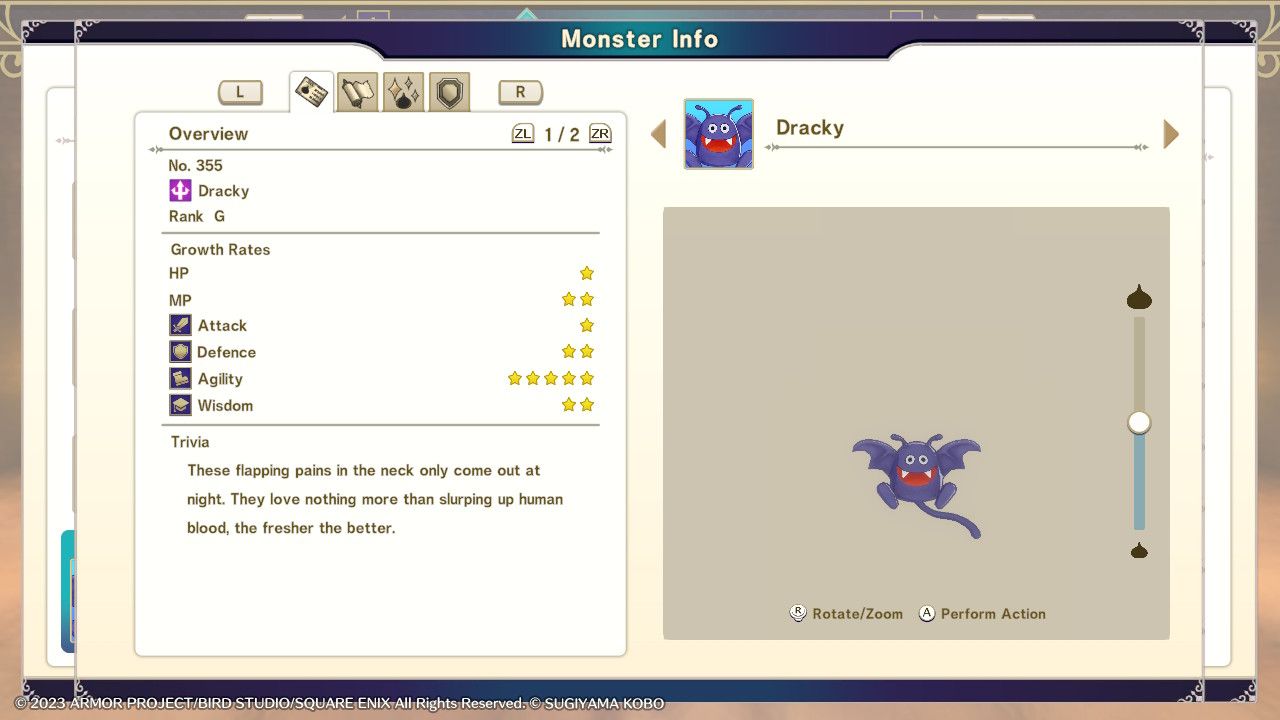Viewport: 1280px width, 720px height.
Task: Click the zoom slider handle
Action: 1138,422
